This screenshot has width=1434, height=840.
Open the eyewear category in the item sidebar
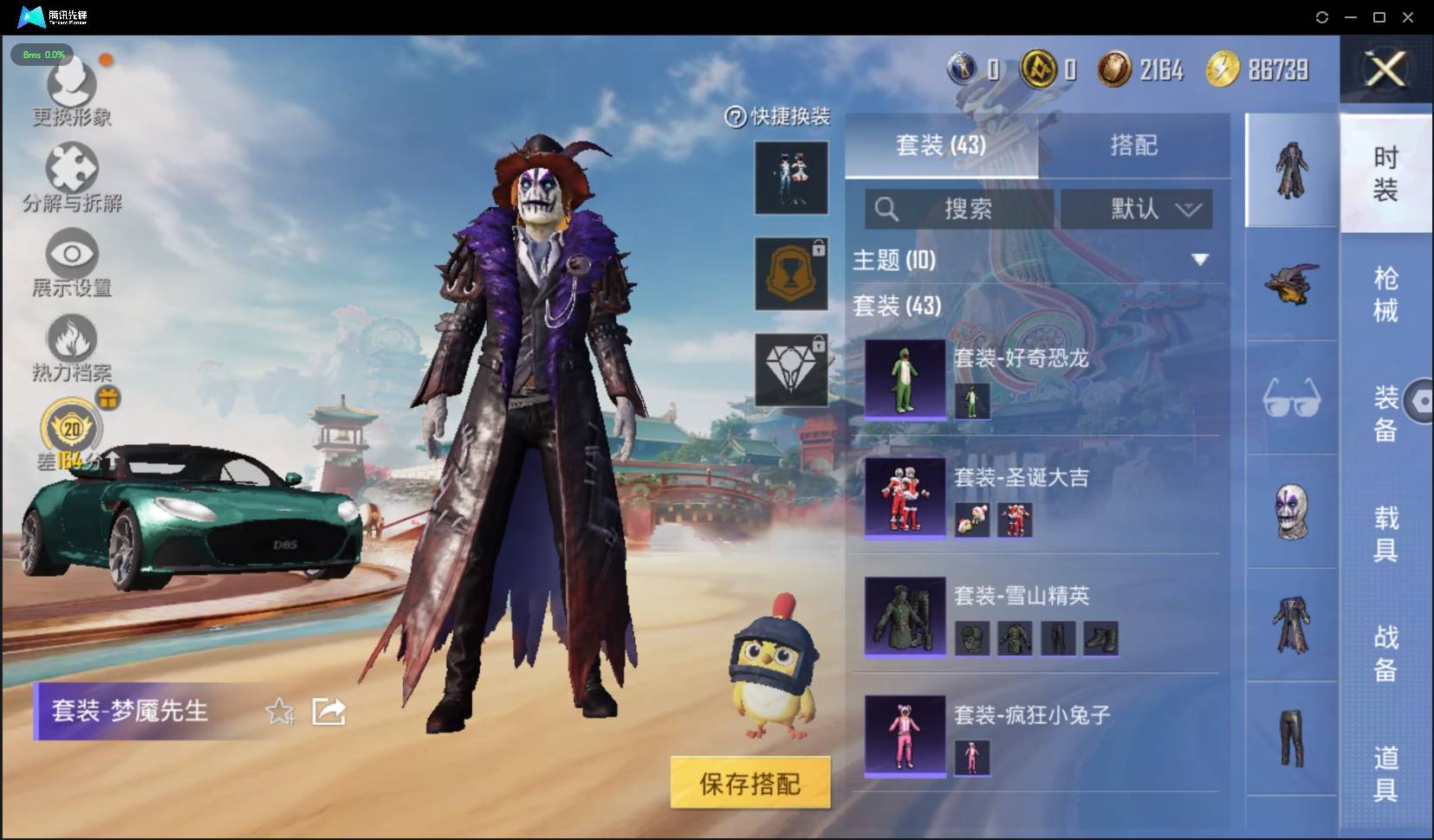pos(1291,398)
